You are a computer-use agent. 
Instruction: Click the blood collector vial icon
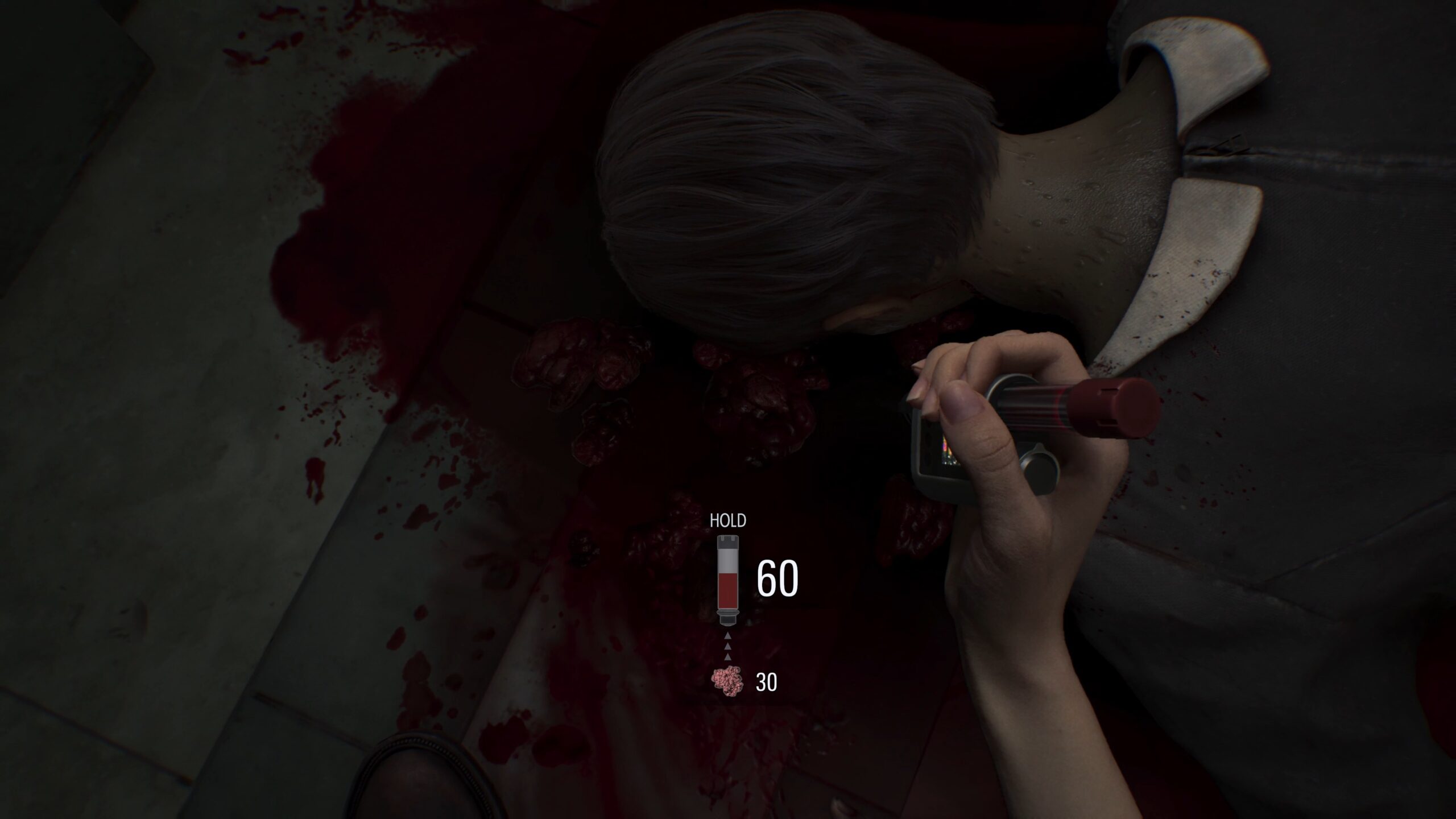pyautogui.click(x=728, y=579)
